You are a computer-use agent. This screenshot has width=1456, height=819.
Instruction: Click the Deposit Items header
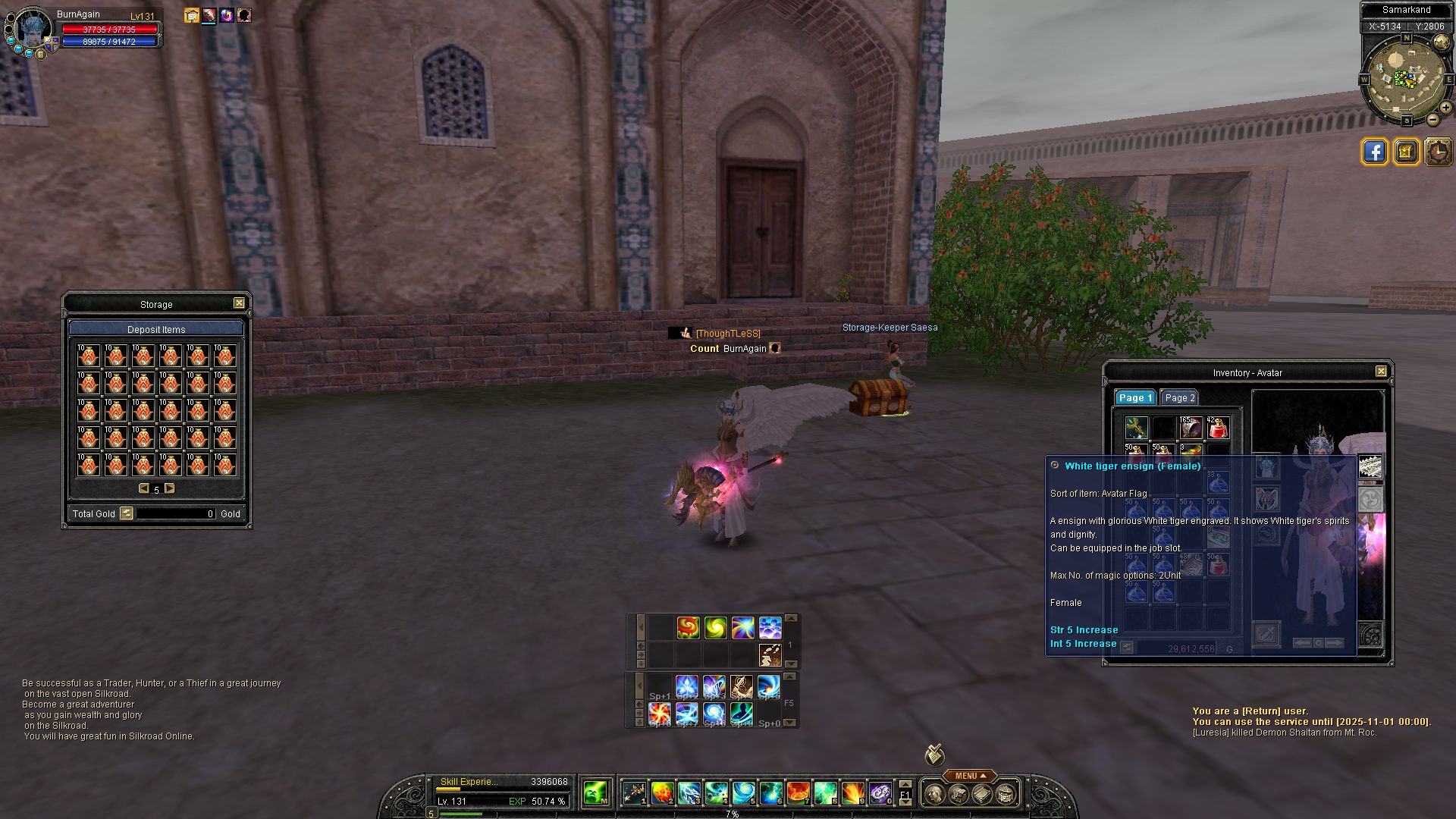click(x=156, y=329)
